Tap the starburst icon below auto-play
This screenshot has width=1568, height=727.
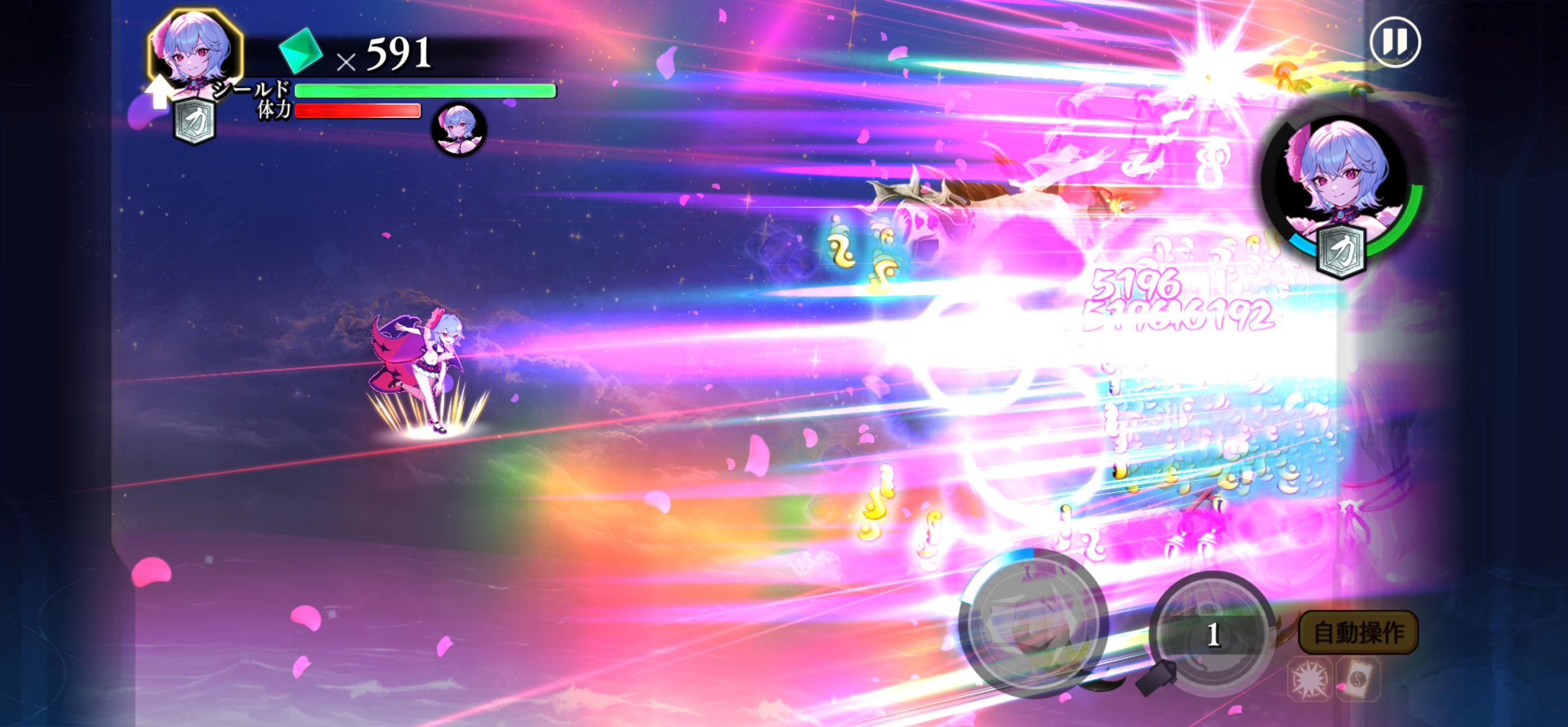click(x=1309, y=679)
